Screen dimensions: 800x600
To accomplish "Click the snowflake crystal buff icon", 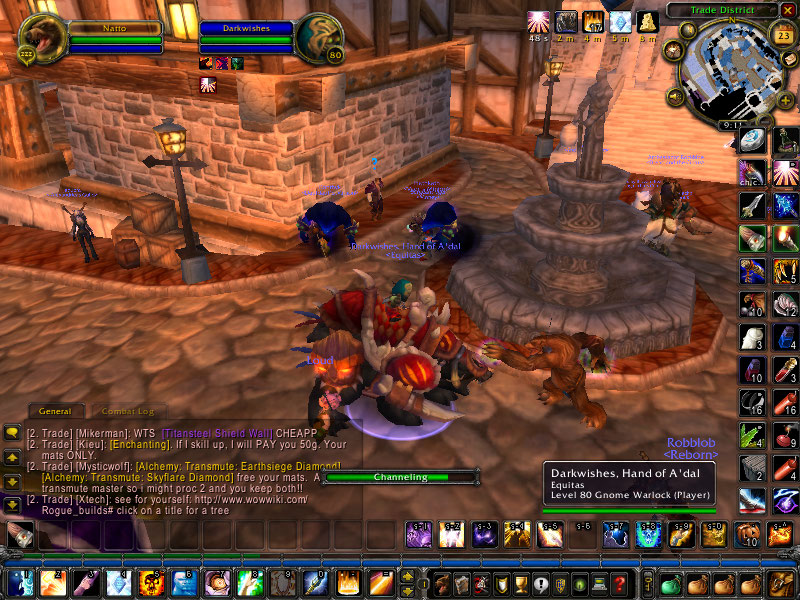I will point(621,22).
